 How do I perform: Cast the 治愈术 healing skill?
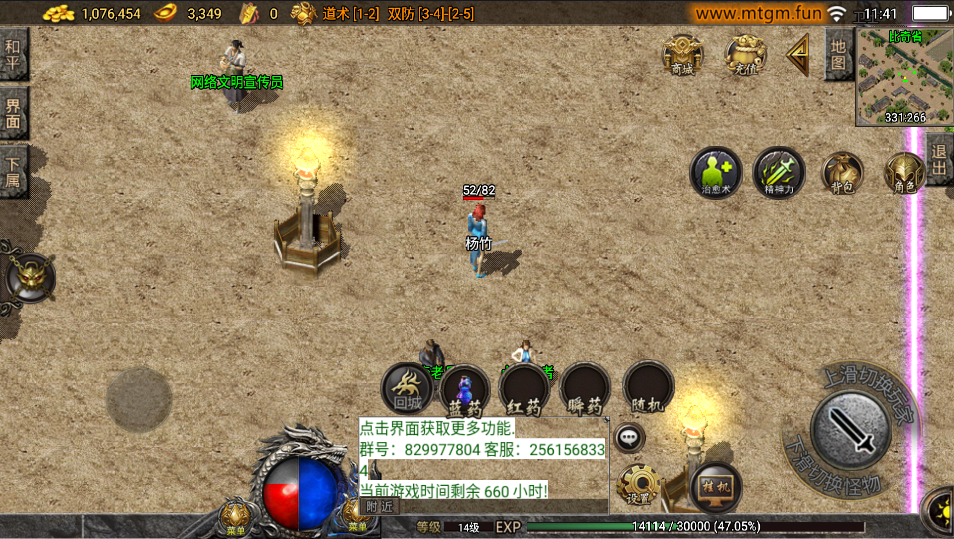(x=716, y=172)
